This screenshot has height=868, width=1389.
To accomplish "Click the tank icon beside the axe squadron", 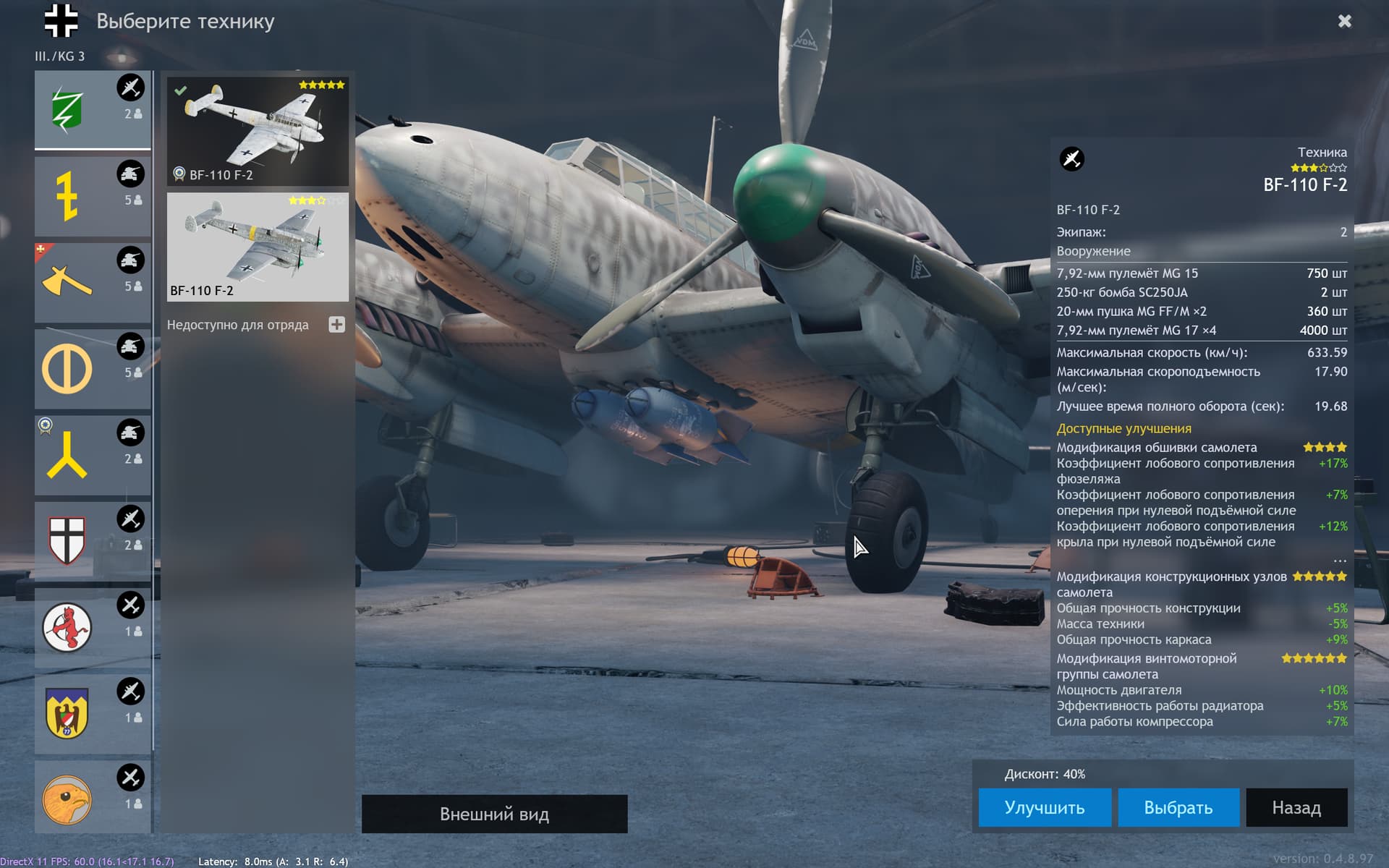I will click(130, 260).
